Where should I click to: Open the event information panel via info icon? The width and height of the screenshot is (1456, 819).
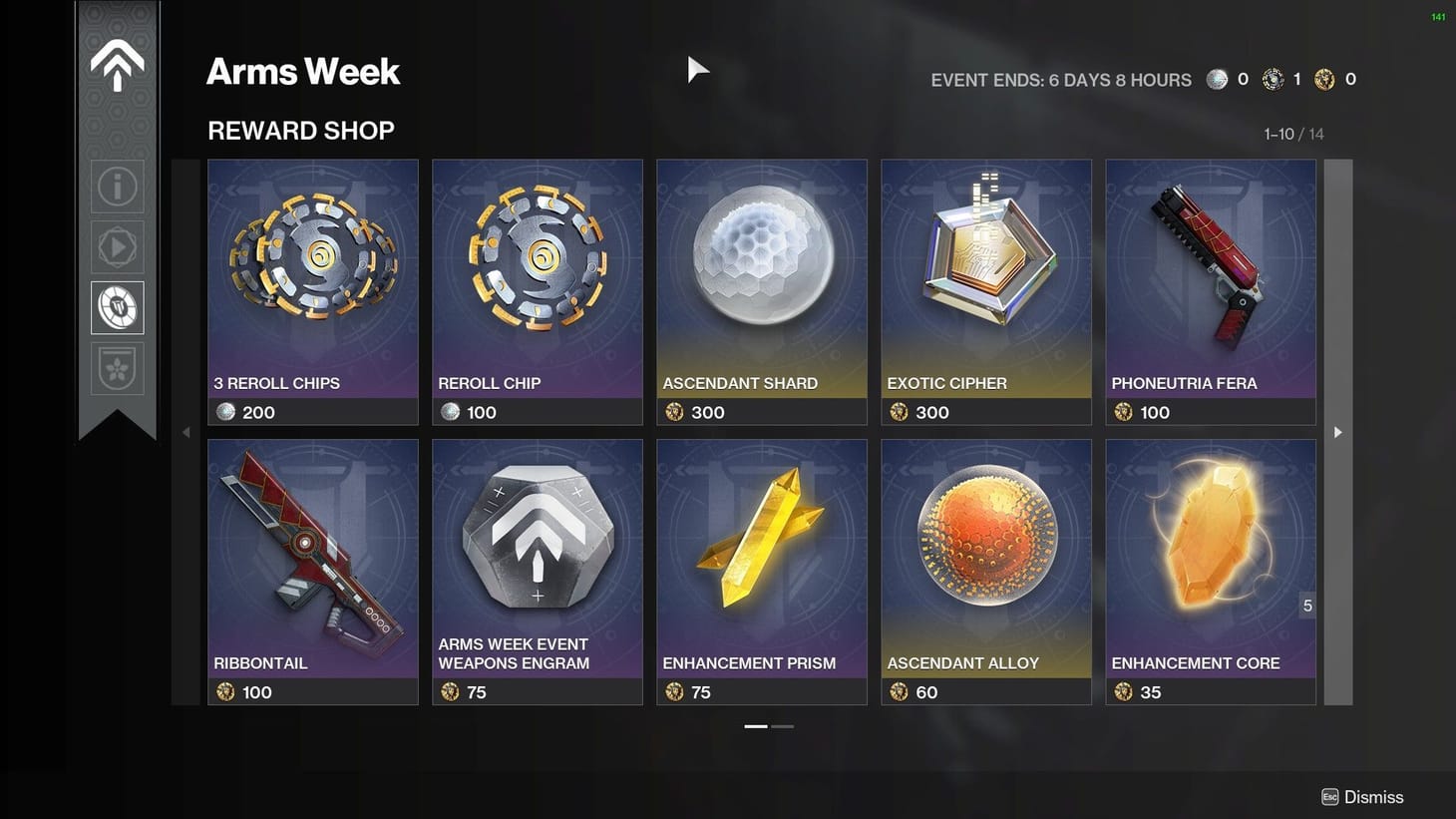tap(117, 186)
